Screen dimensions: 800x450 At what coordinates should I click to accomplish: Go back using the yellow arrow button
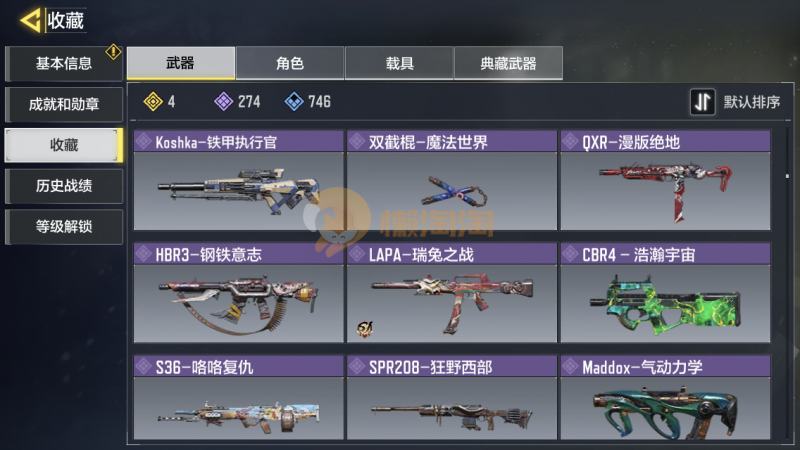[30, 19]
